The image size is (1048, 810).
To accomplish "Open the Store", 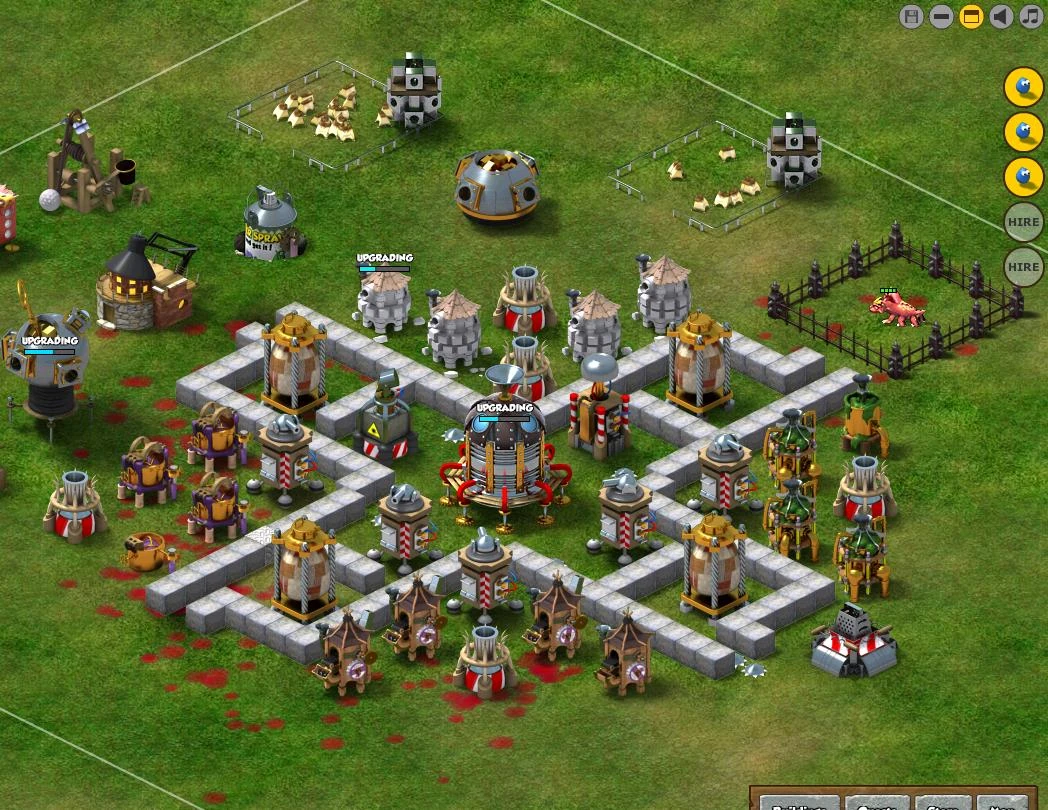I will [942, 803].
